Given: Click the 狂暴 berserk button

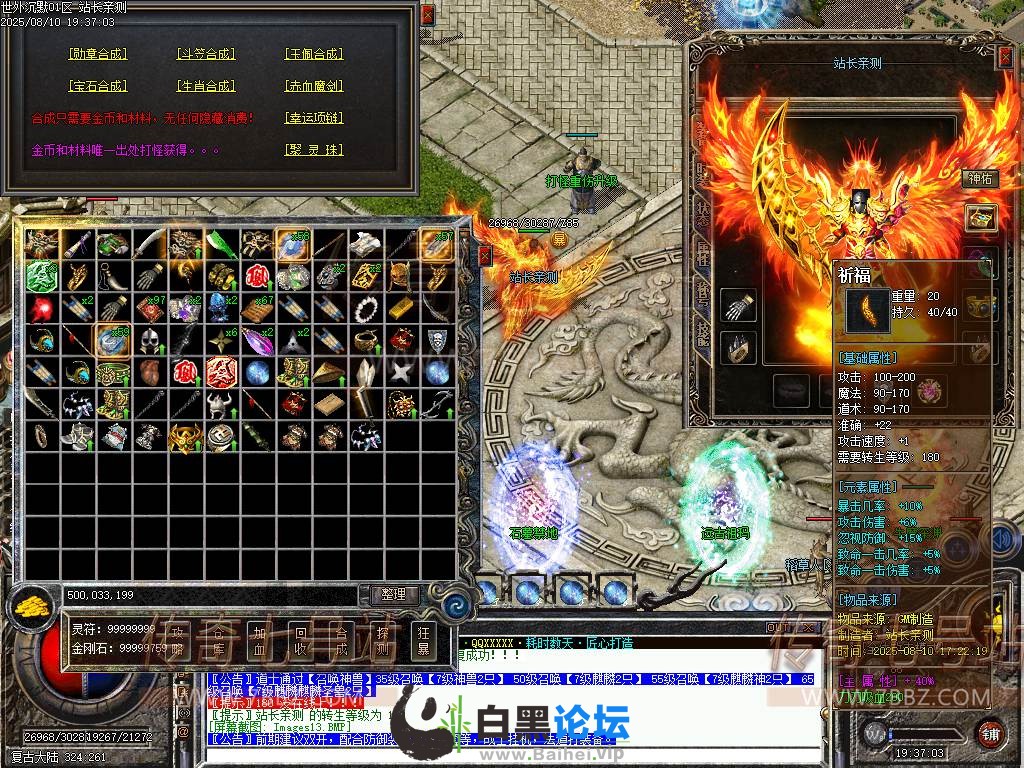Looking at the screenshot, I should click(423, 640).
